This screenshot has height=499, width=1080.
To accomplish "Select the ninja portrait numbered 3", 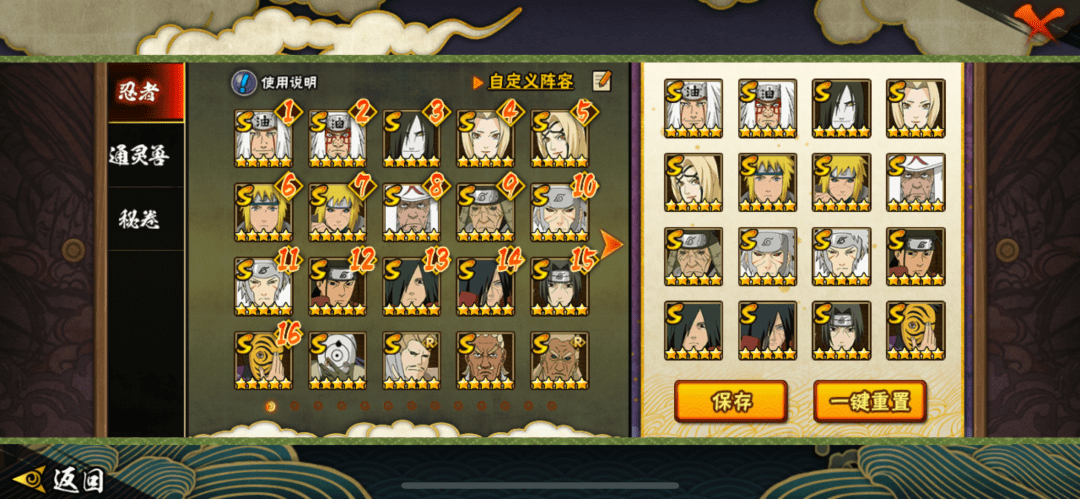I will tap(411, 139).
